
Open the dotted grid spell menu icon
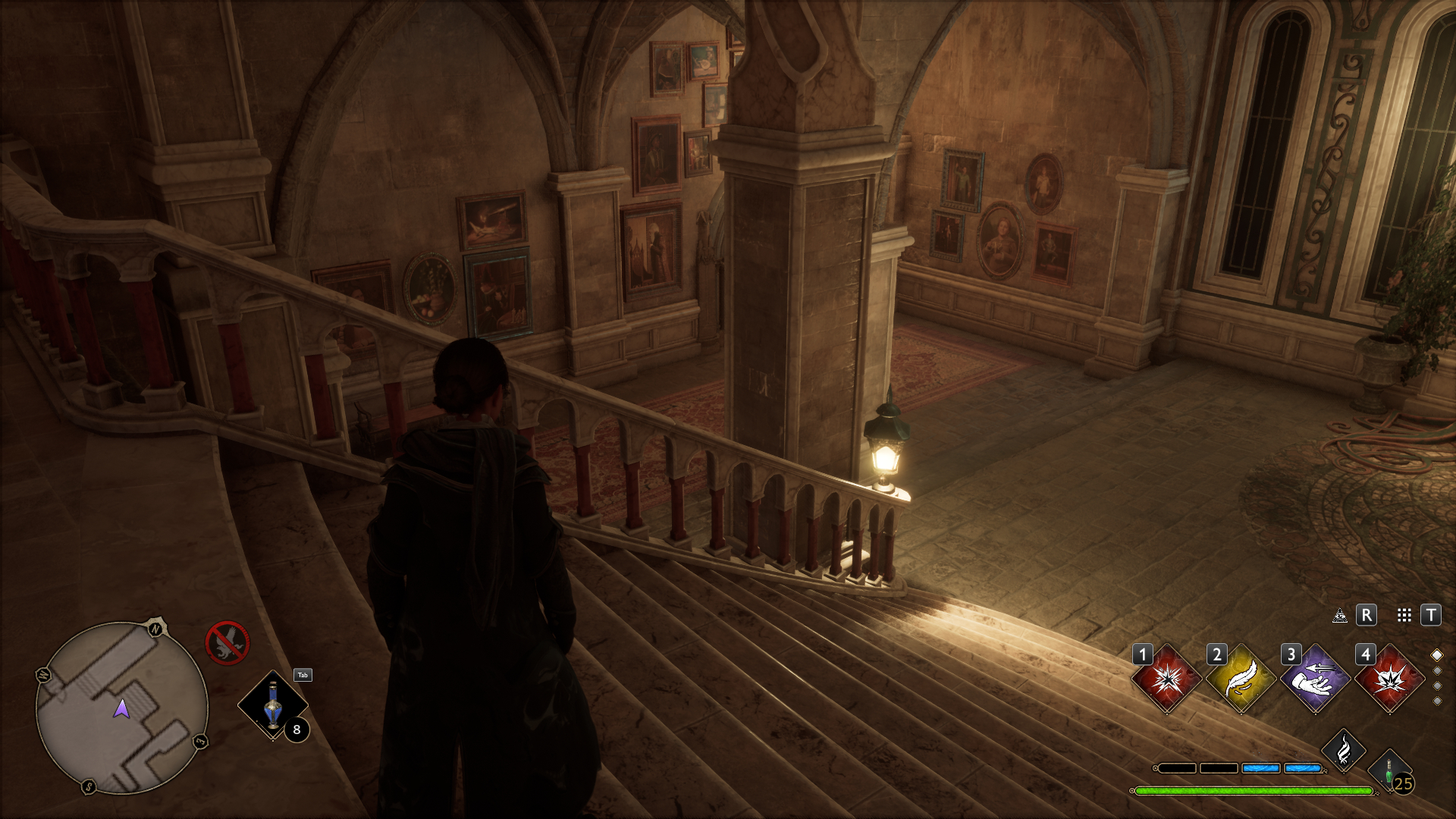[1404, 615]
